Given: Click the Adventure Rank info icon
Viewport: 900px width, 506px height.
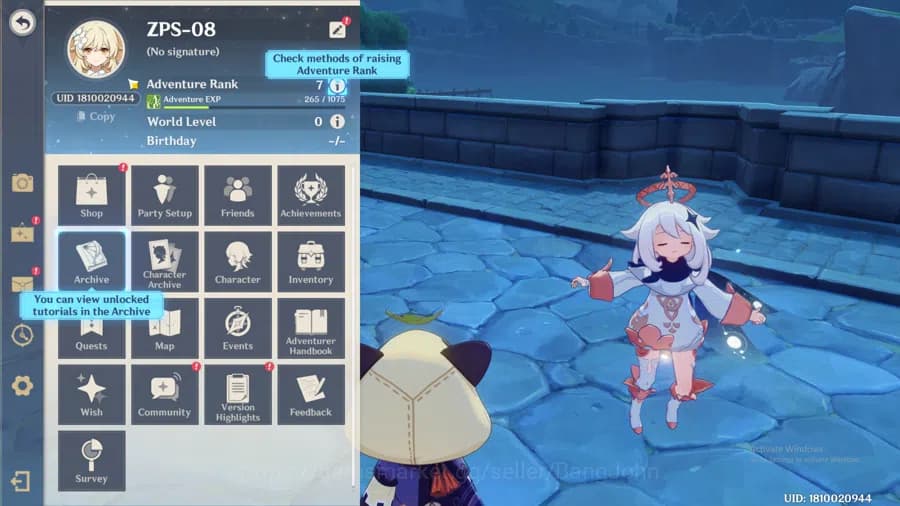Looking at the screenshot, I should coord(337,86).
